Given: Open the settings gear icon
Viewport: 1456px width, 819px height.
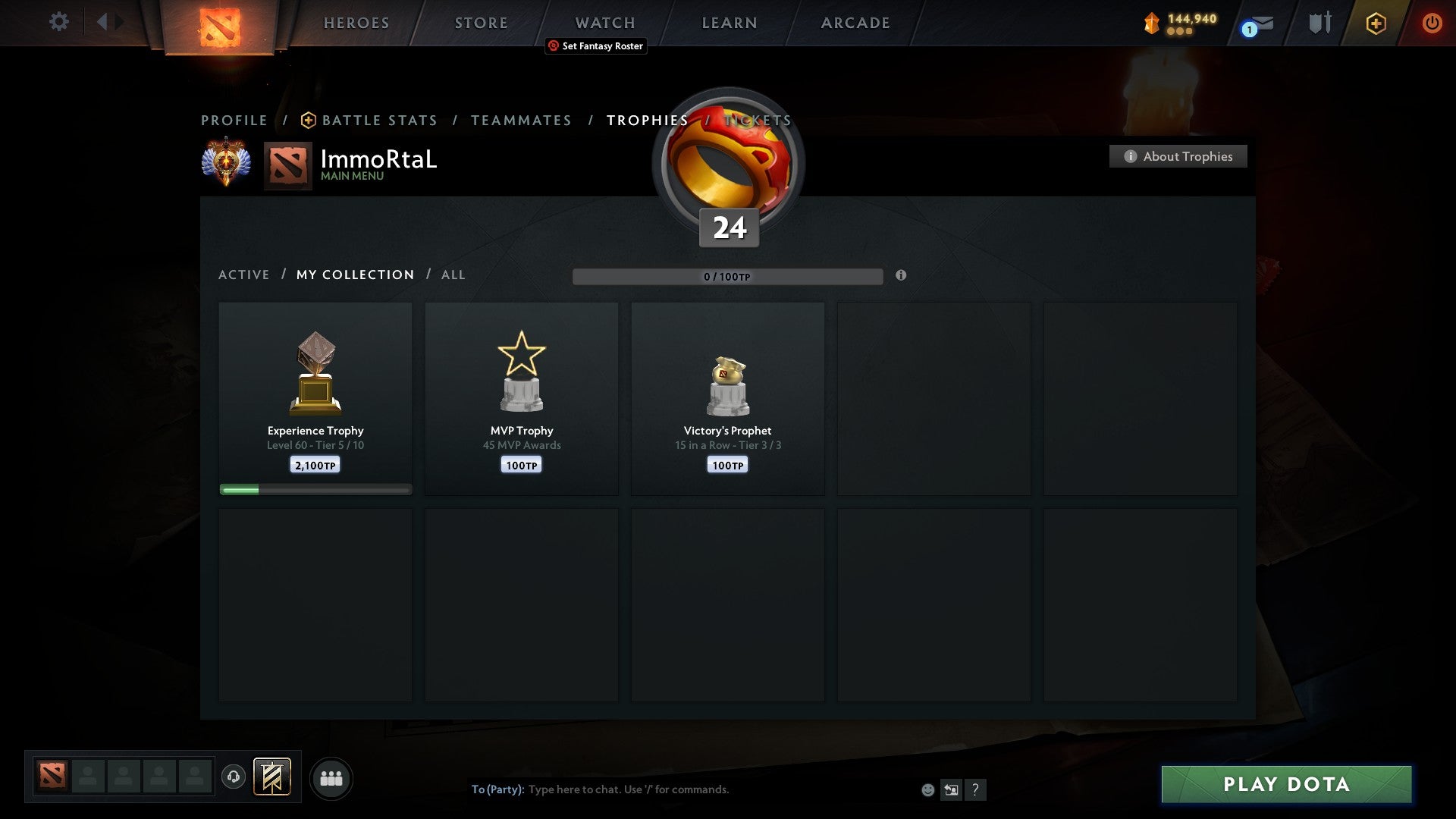Looking at the screenshot, I should (x=58, y=22).
